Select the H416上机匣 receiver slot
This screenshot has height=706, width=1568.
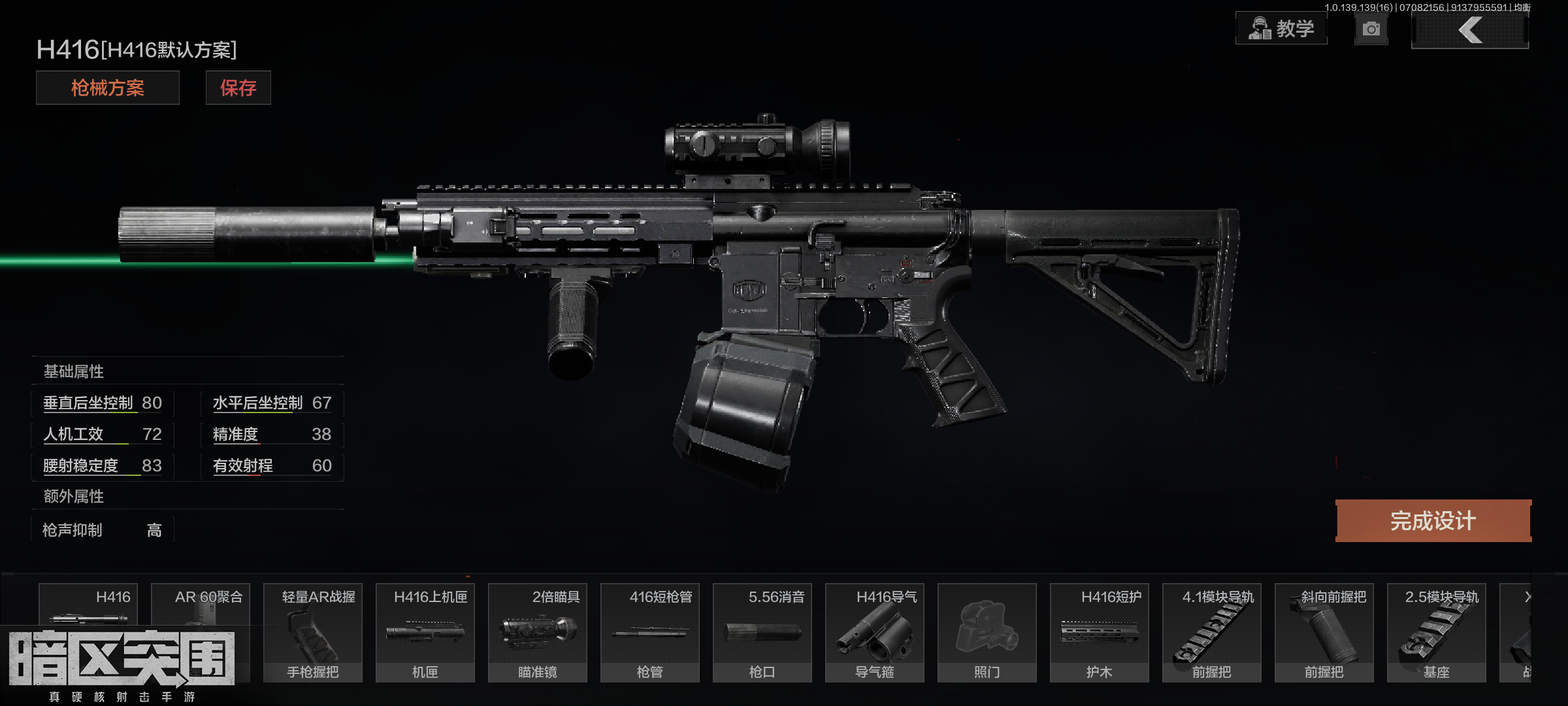pyautogui.click(x=425, y=632)
